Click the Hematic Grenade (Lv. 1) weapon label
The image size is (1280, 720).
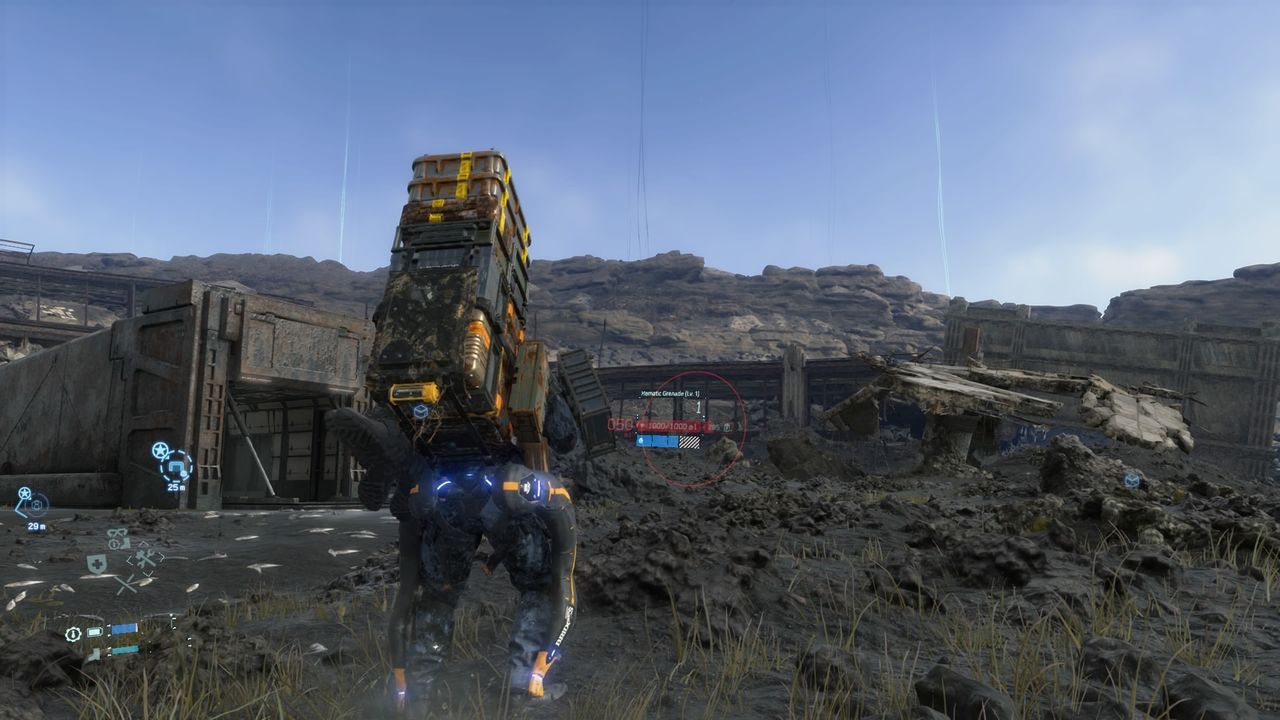coord(667,394)
